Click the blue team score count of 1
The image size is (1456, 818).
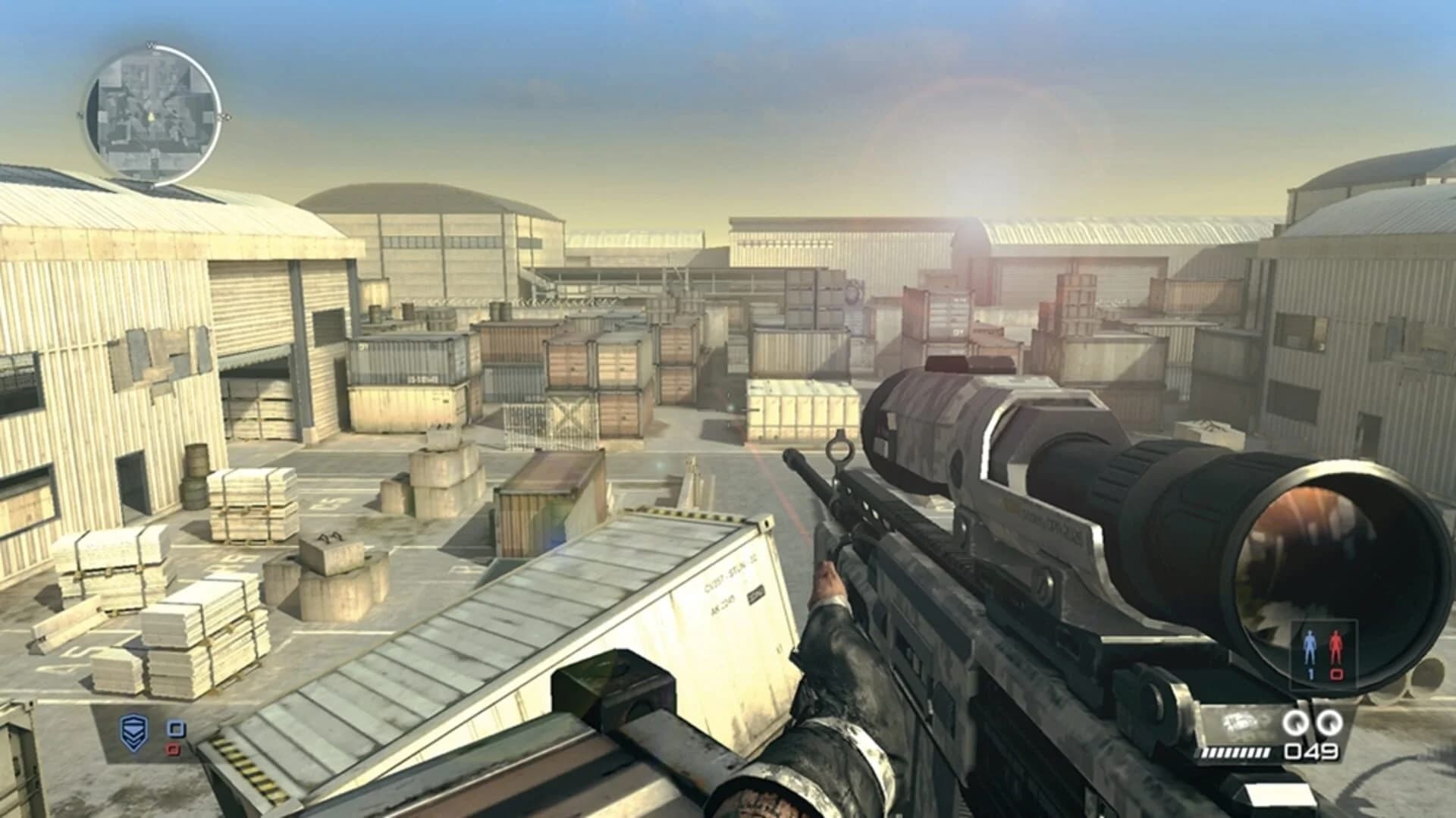[x=1310, y=675]
